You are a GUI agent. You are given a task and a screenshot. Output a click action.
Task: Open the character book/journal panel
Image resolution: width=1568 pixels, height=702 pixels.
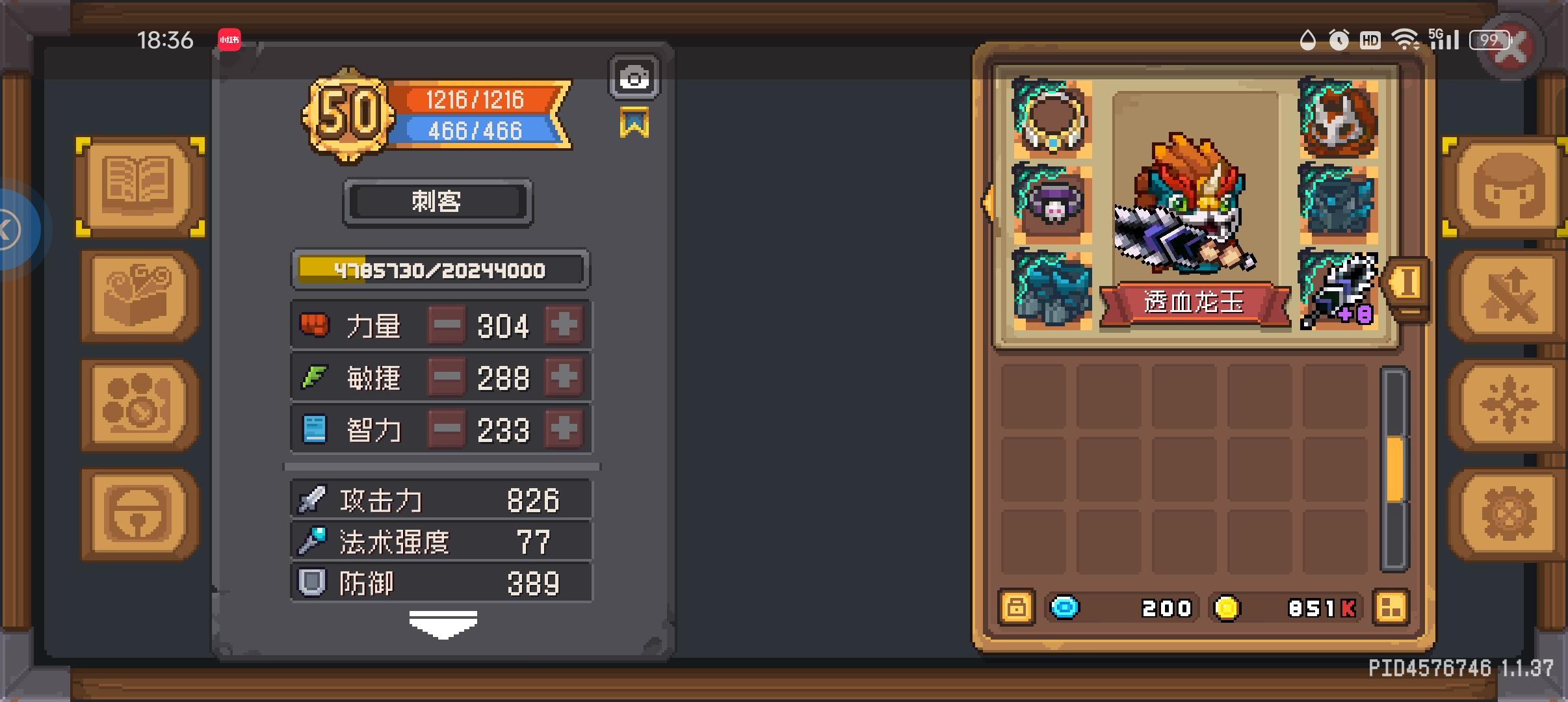(x=138, y=187)
